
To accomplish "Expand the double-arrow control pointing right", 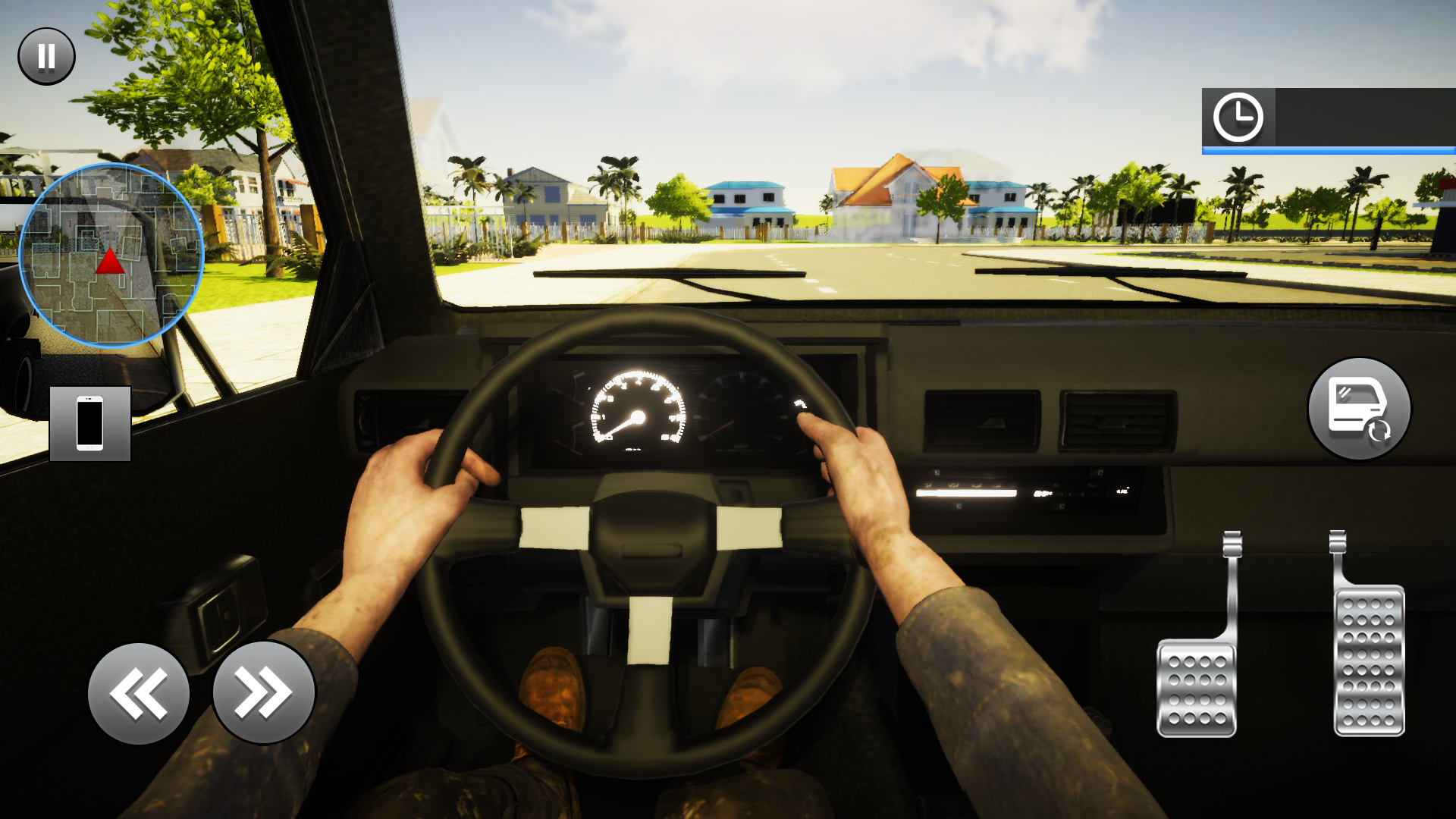I will (262, 690).
